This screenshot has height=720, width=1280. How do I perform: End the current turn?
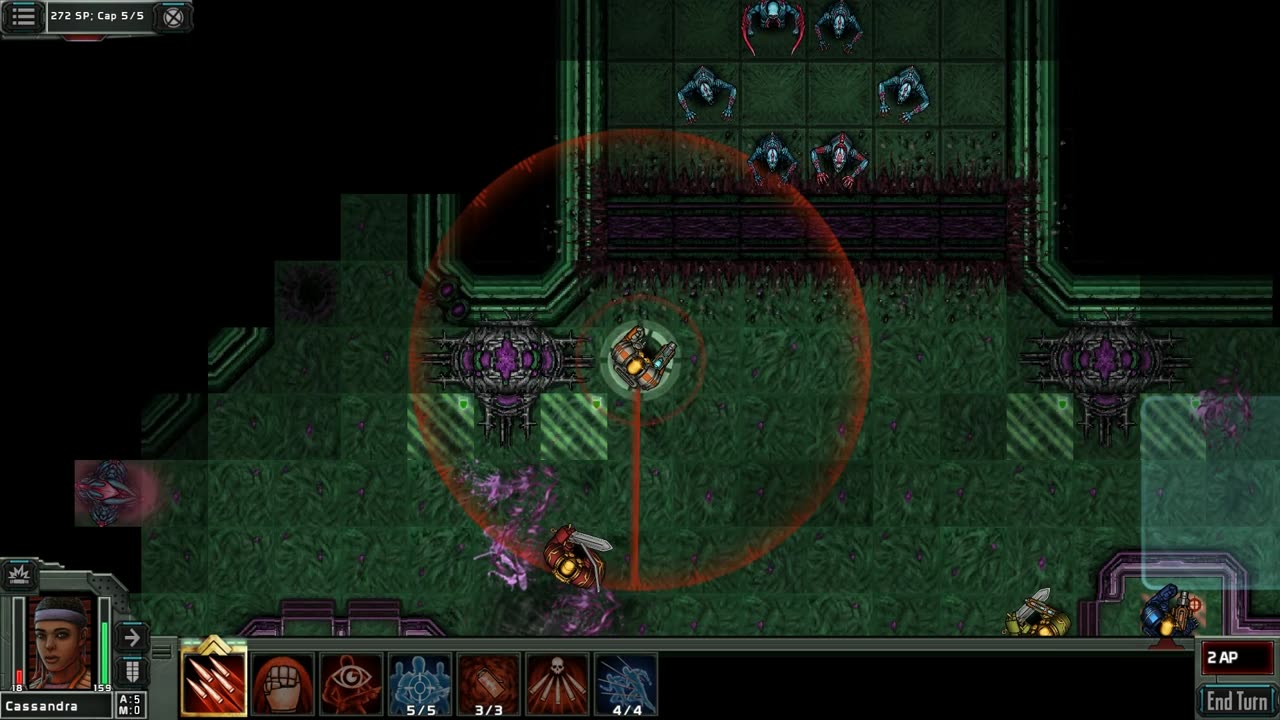pos(1237,700)
